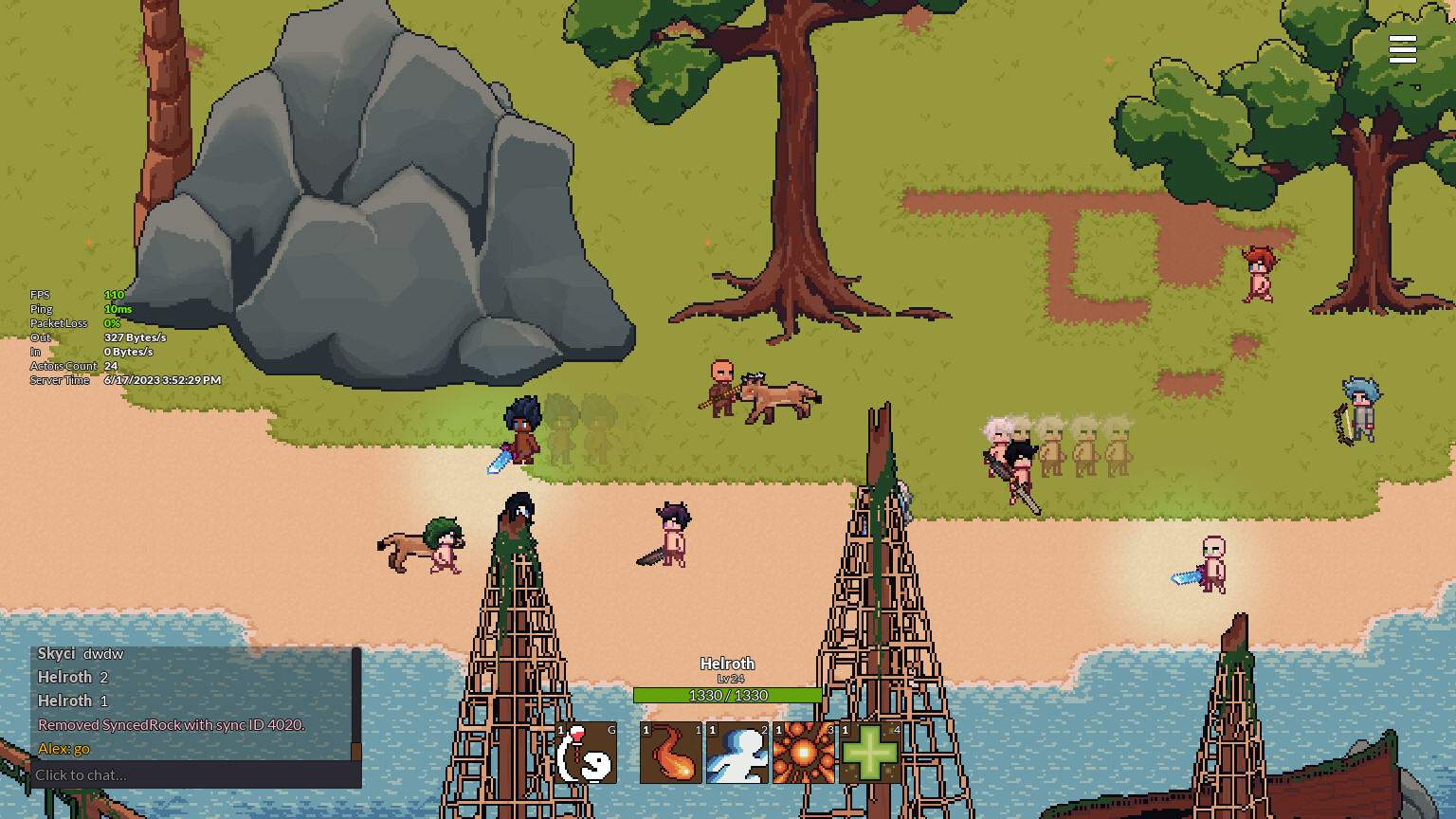This screenshot has width=1456, height=819.
Task: Click the 'Removed SyncedRock' system message
Action: pos(171,724)
